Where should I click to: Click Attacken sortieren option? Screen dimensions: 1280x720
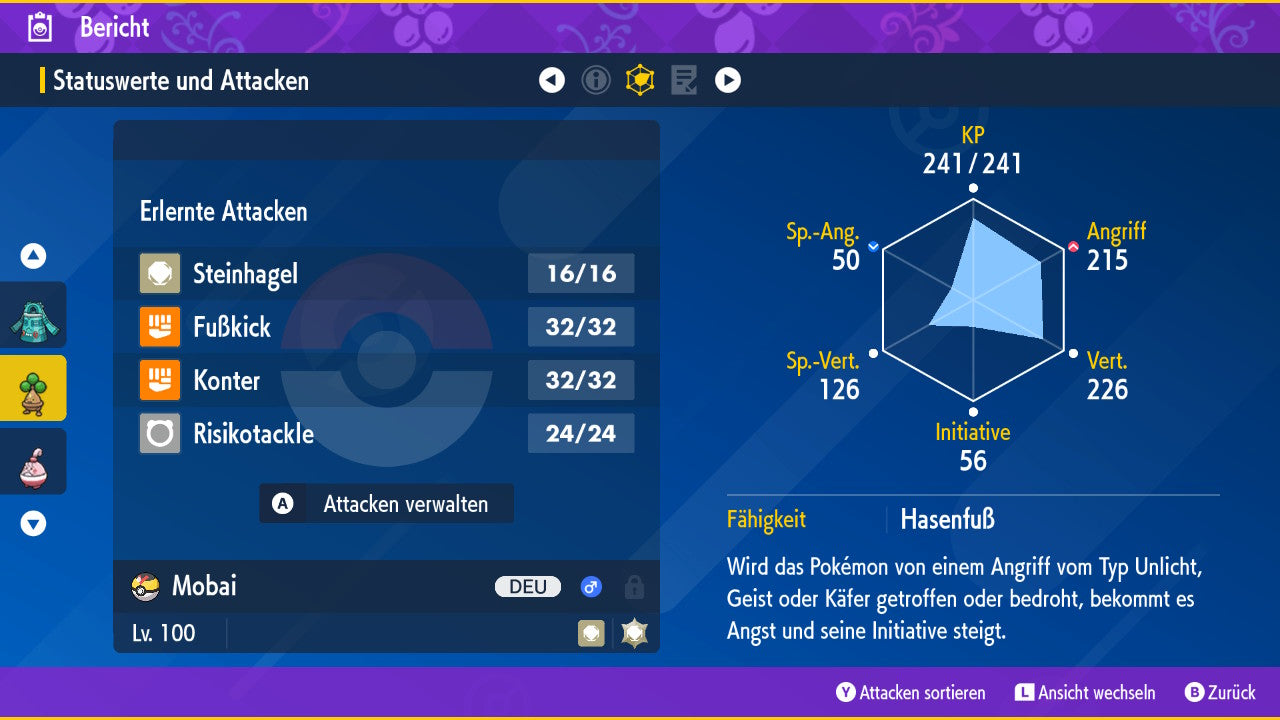[911, 692]
